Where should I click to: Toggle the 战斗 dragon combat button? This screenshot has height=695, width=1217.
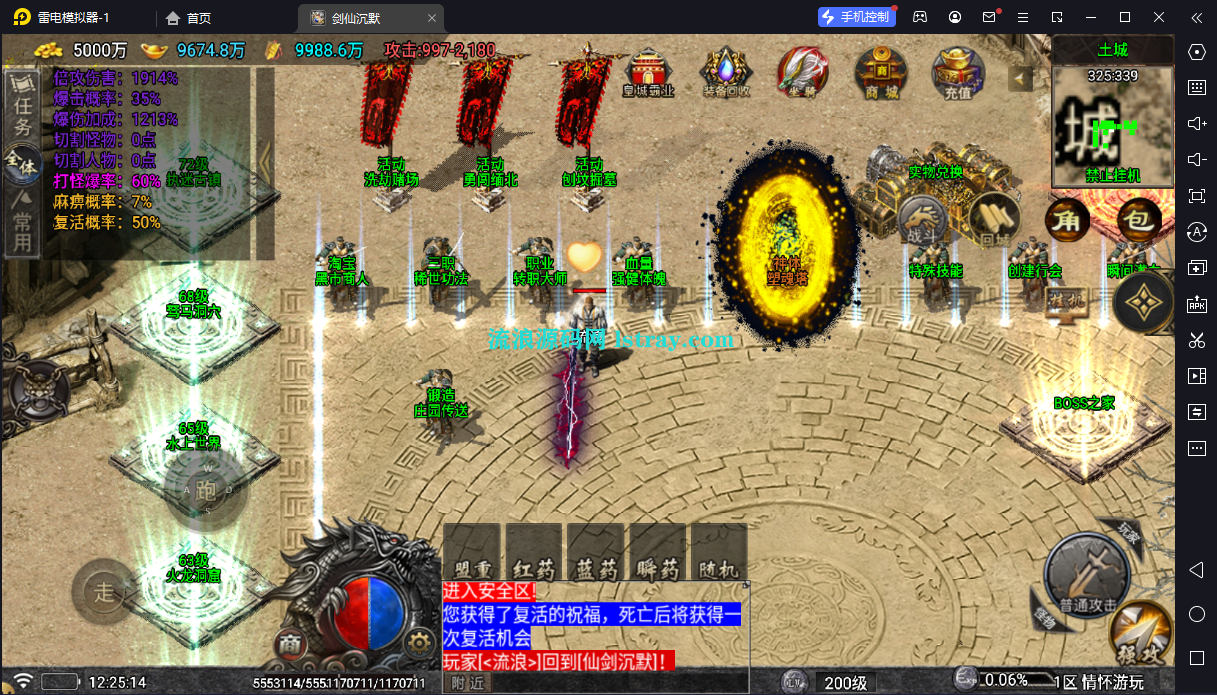click(921, 219)
